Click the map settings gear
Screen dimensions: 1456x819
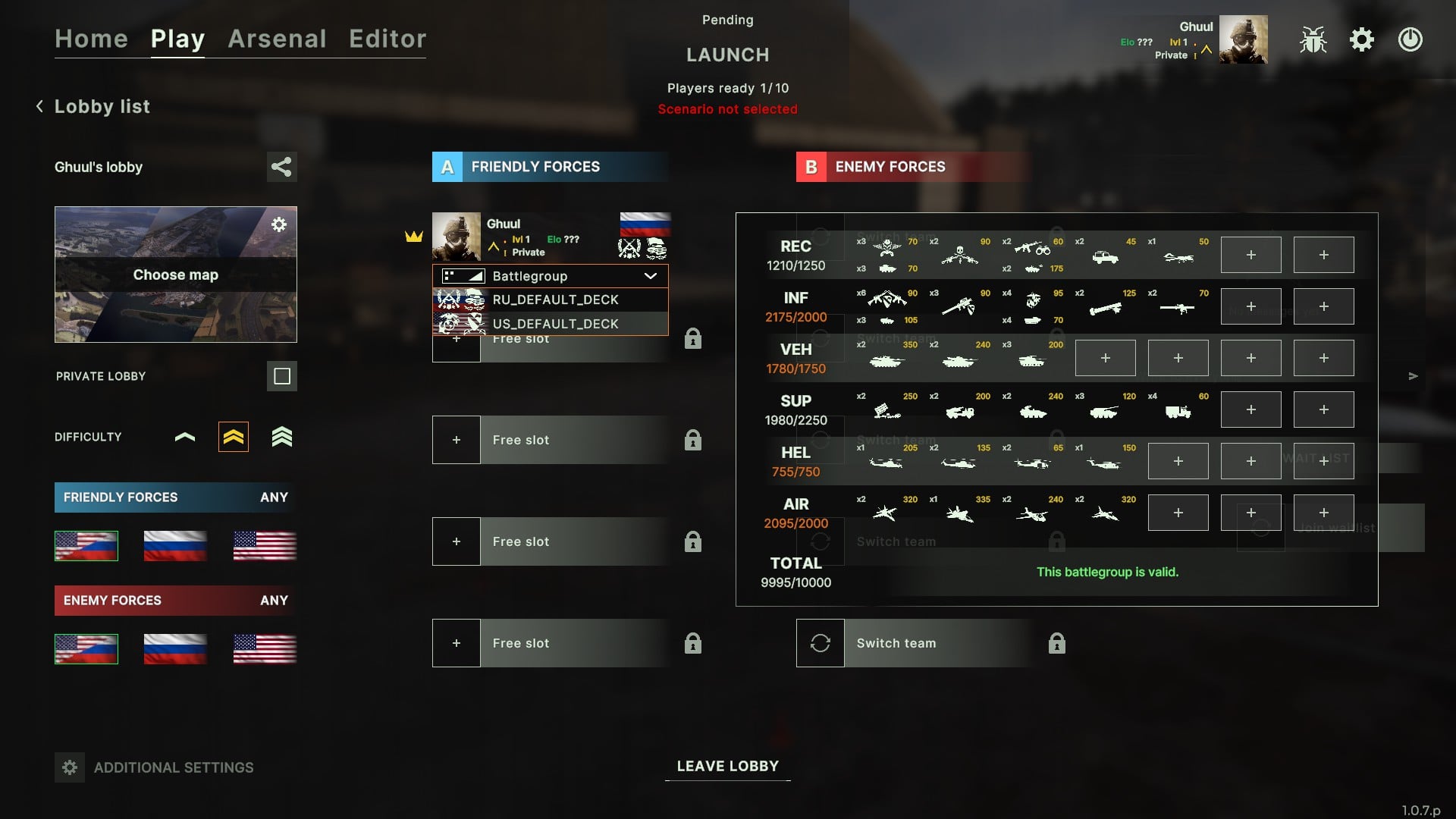[x=279, y=224]
